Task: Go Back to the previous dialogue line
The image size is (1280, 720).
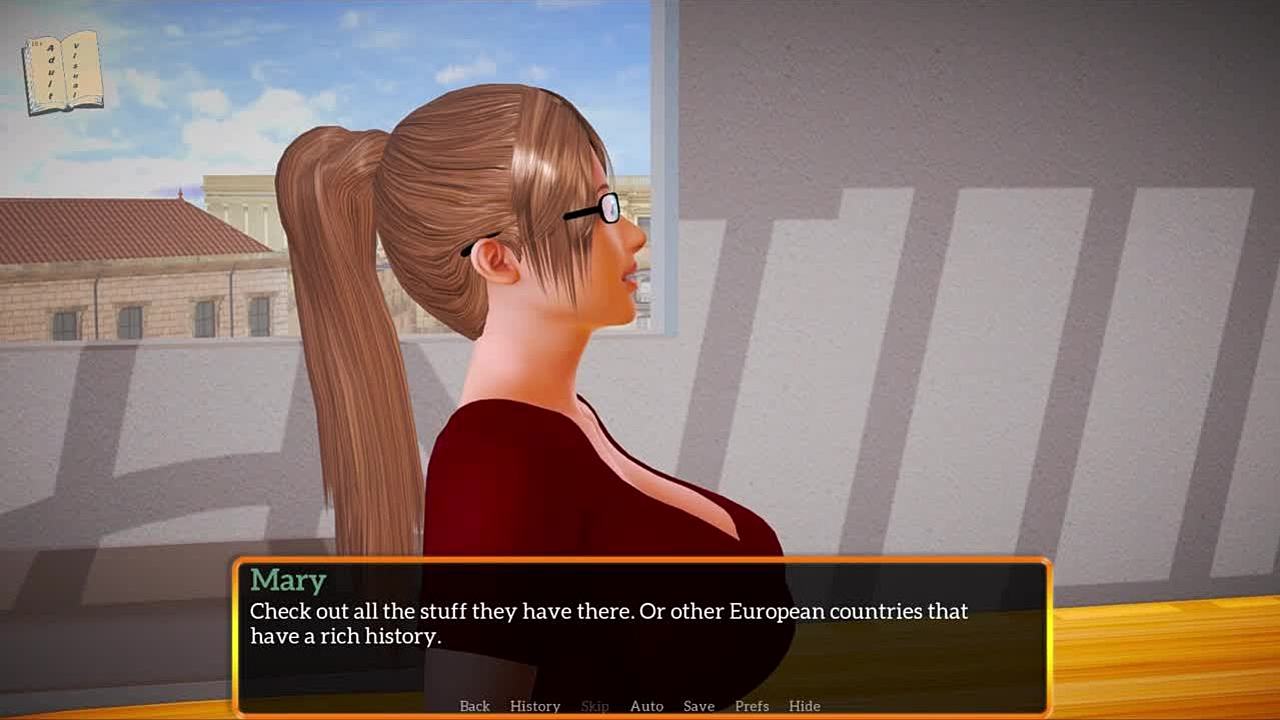Action: click(x=474, y=706)
